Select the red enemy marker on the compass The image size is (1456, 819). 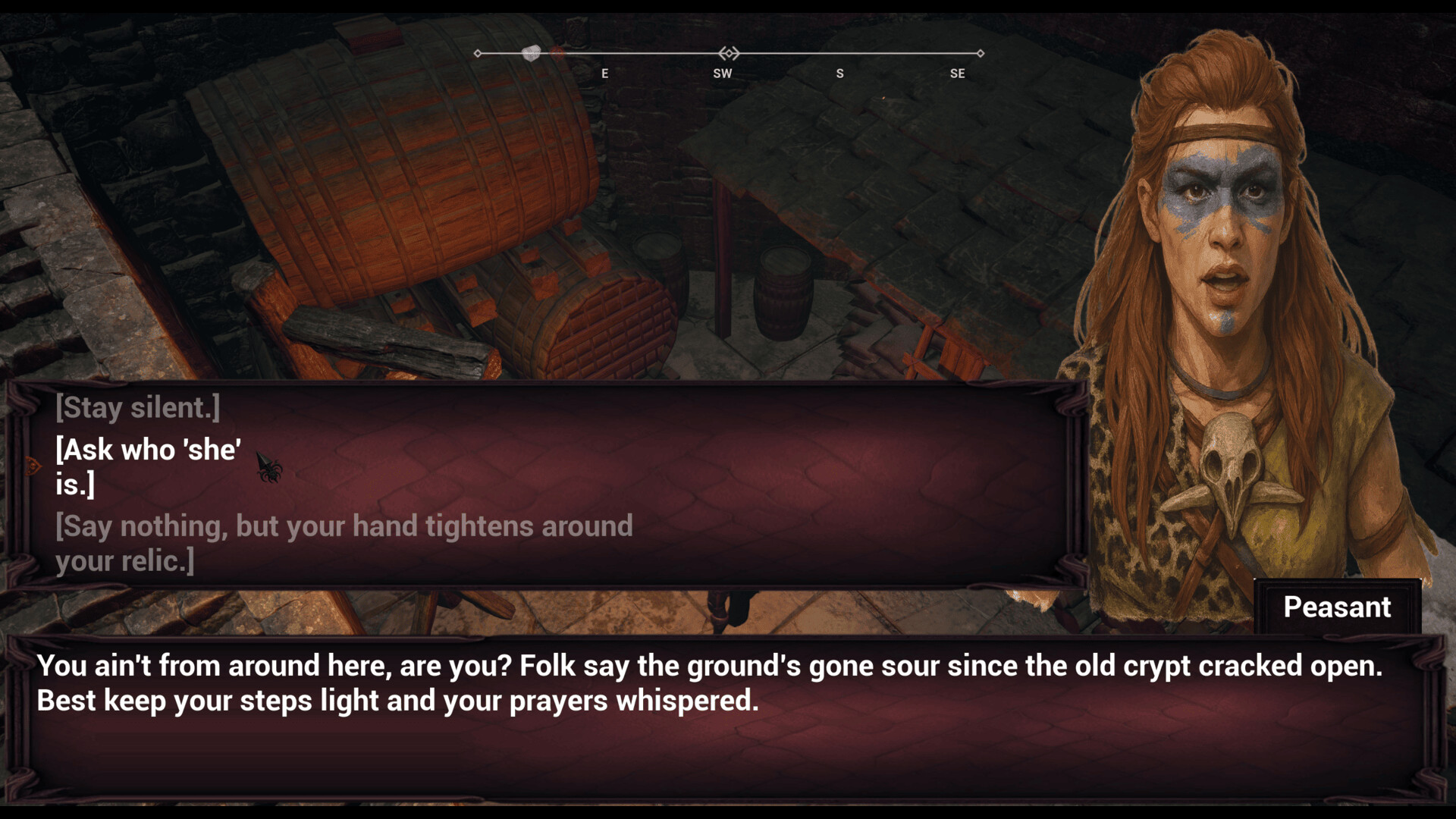(x=556, y=54)
